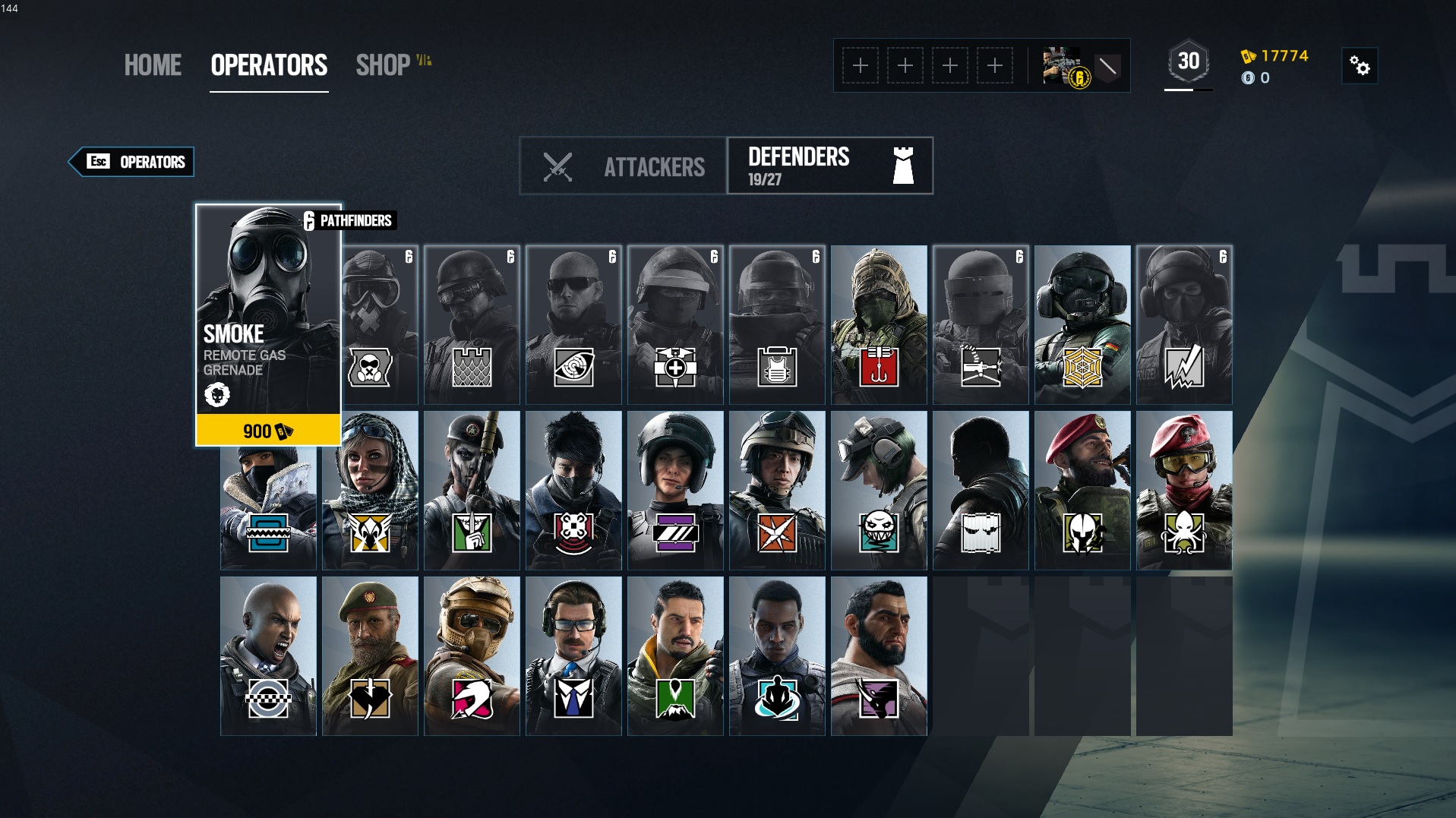
Task: Open the SHOP menu
Action: point(383,66)
